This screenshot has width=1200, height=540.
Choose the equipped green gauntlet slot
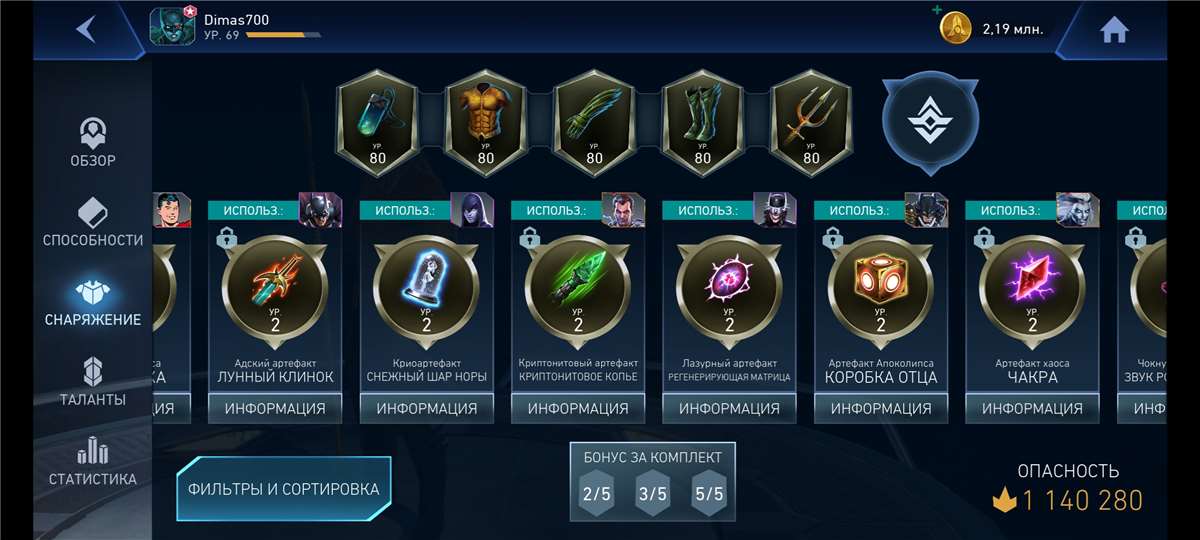(594, 122)
